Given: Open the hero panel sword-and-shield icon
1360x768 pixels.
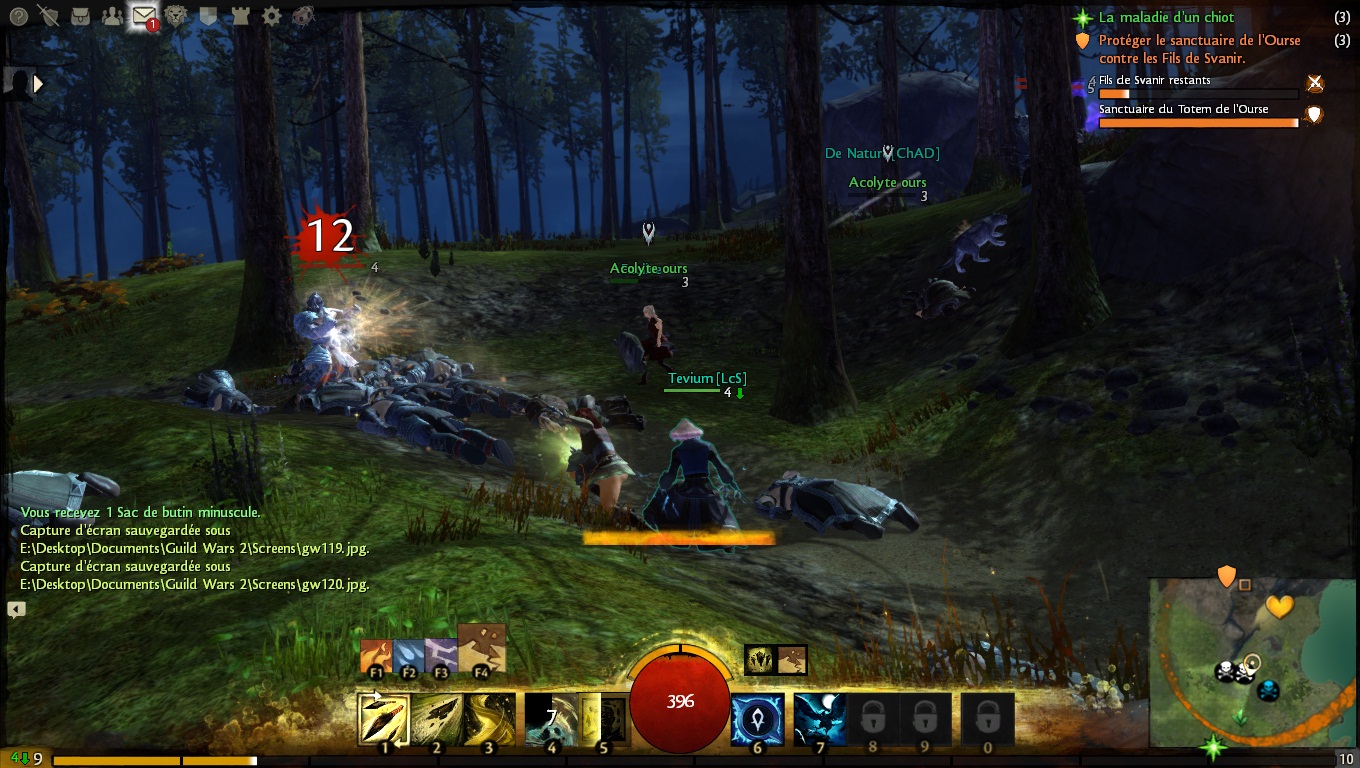Looking at the screenshot, I should tap(49, 16).
